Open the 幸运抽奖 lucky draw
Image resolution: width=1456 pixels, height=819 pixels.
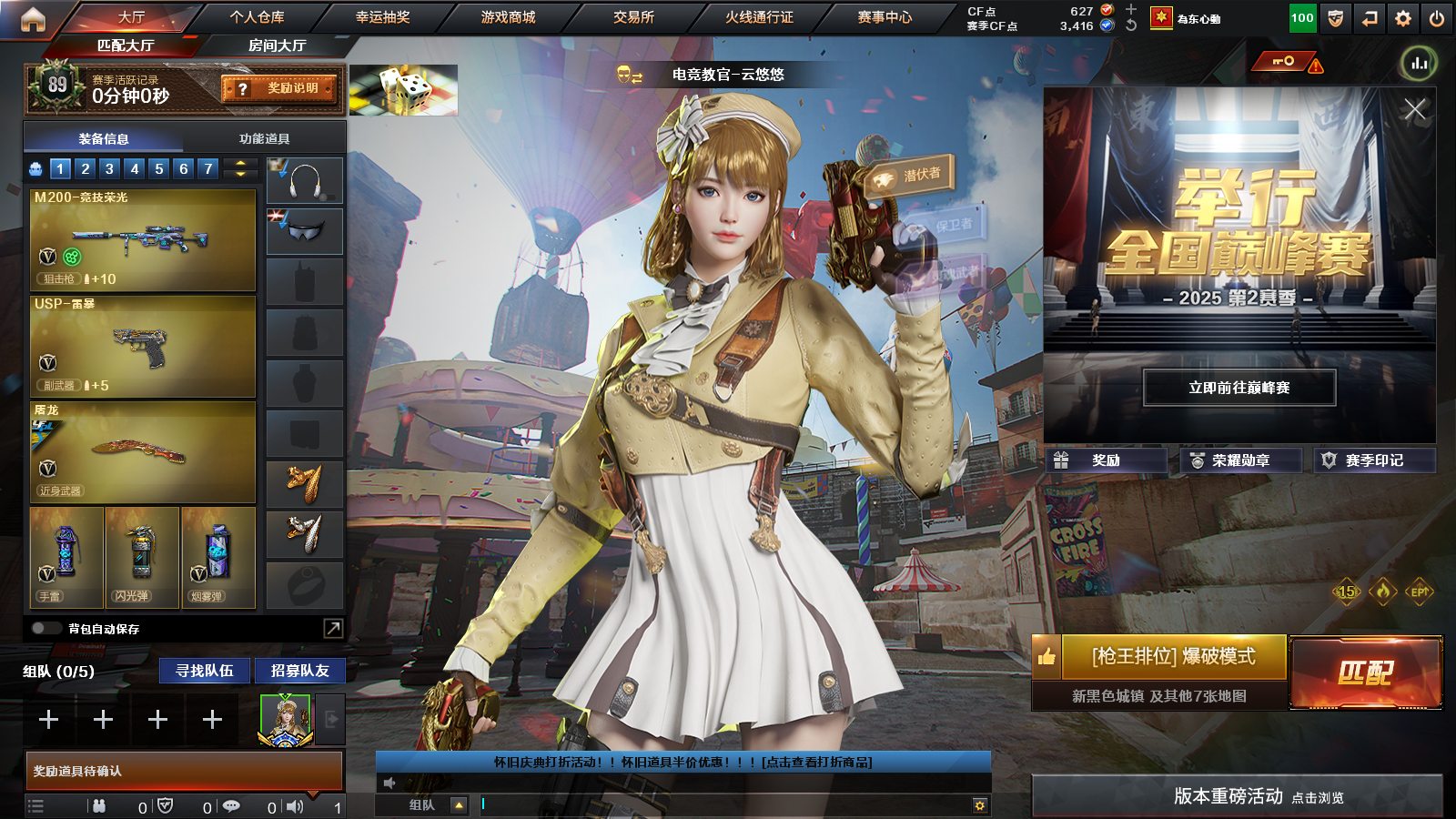coord(382,17)
